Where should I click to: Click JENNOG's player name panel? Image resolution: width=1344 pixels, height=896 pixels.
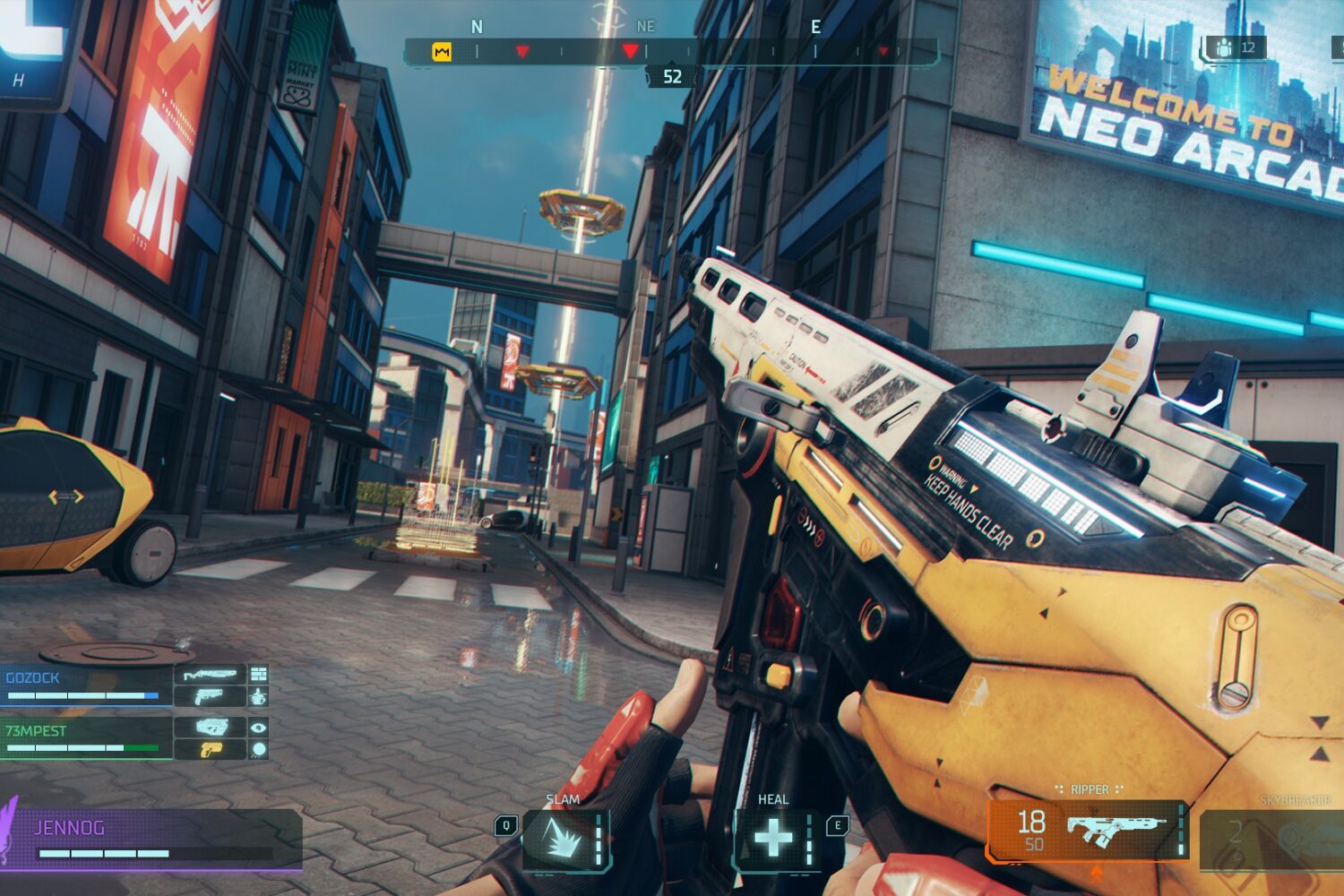(152, 839)
